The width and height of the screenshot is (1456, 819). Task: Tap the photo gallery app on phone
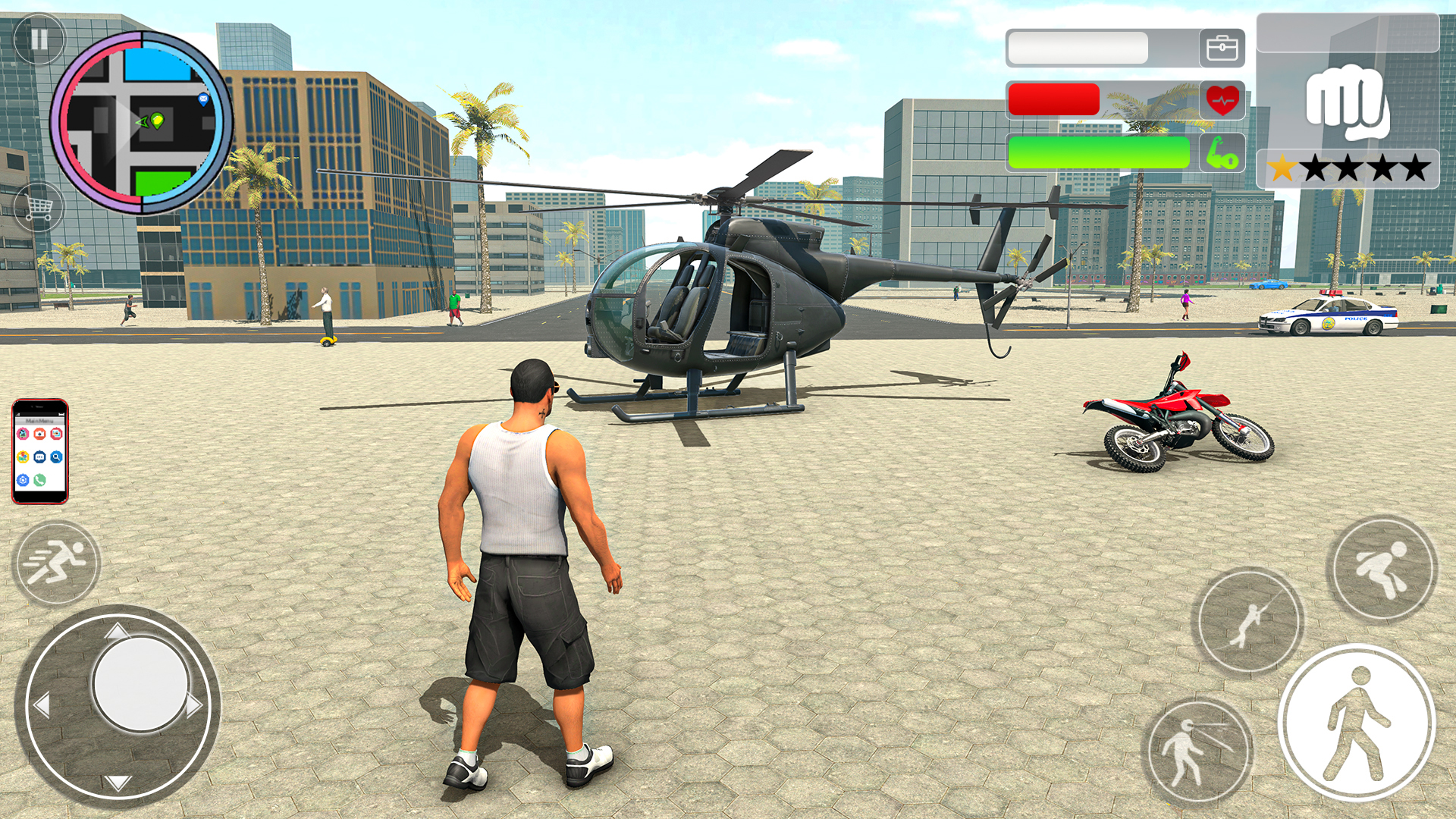click(57, 434)
